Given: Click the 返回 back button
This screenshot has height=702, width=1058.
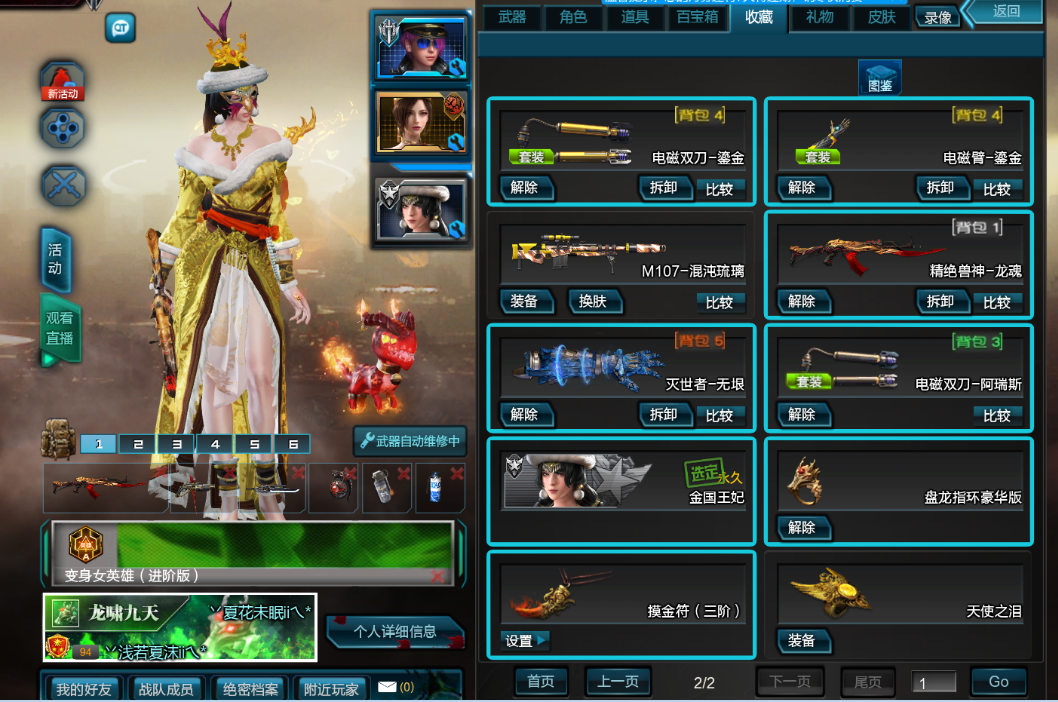Looking at the screenshot, I should coord(1006,12).
